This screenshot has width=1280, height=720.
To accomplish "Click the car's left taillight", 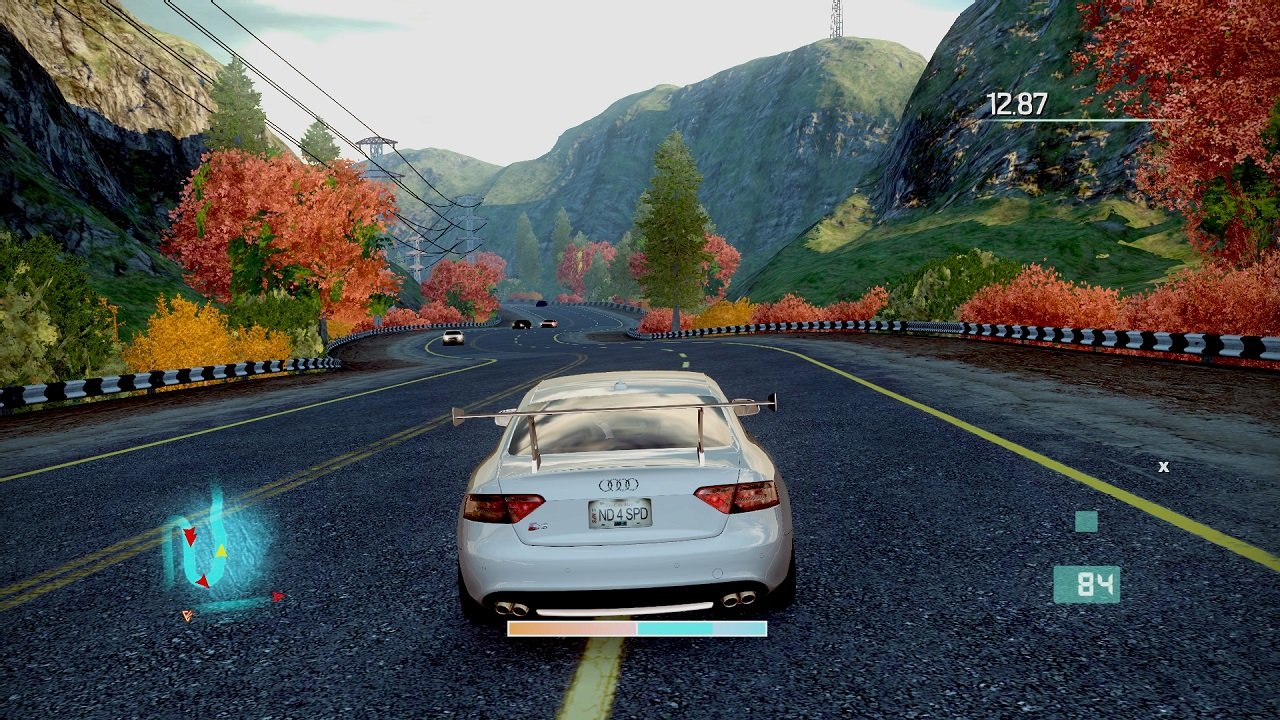I will point(502,508).
